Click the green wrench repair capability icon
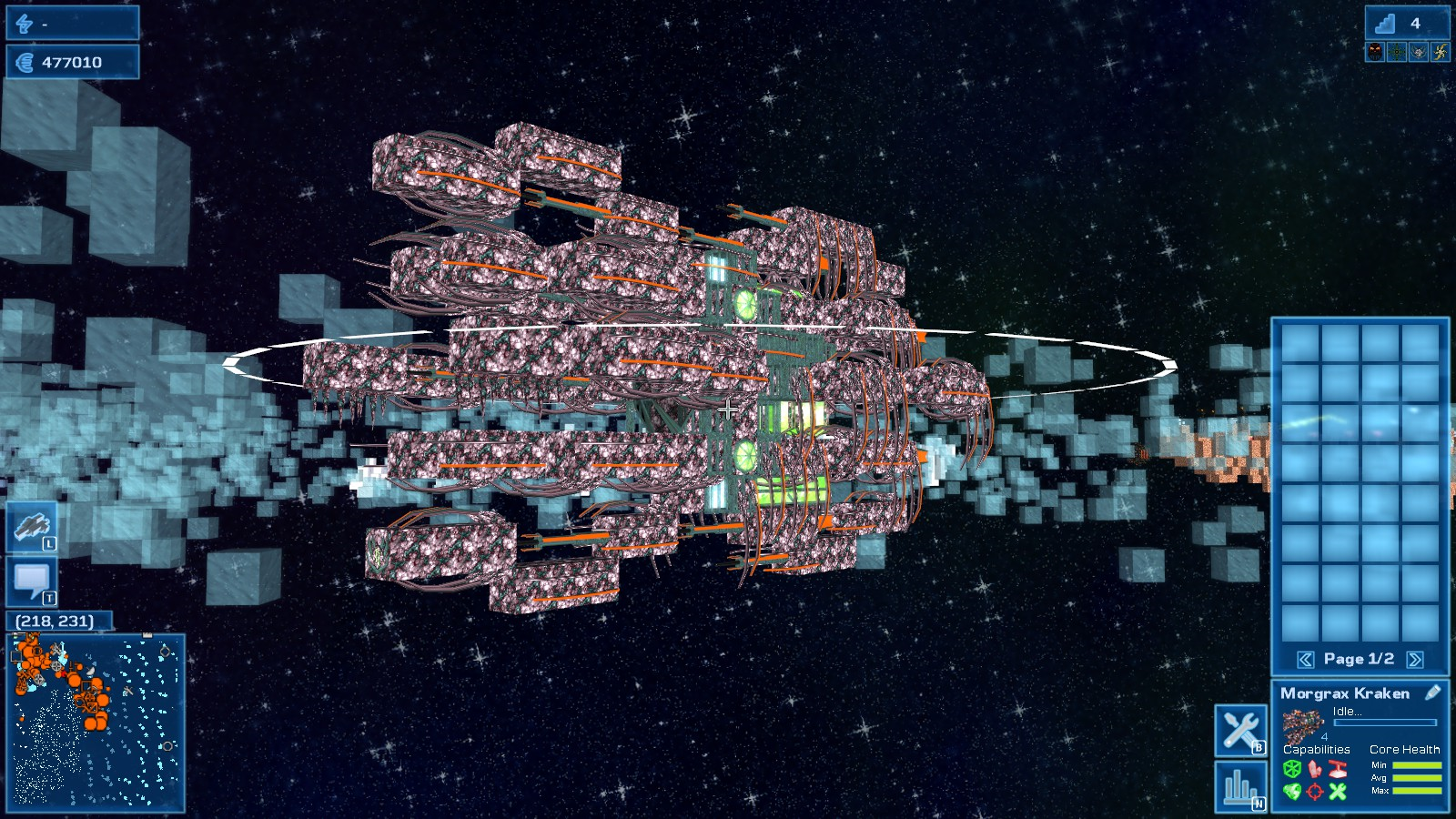 [x=1338, y=791]
